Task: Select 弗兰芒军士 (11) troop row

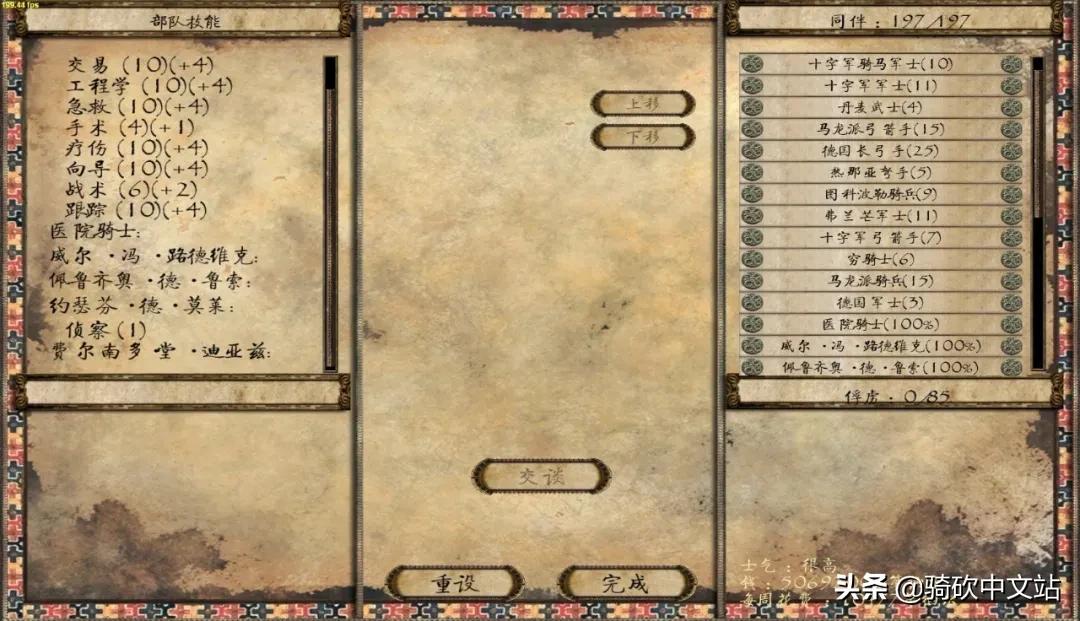Action: 881,216
